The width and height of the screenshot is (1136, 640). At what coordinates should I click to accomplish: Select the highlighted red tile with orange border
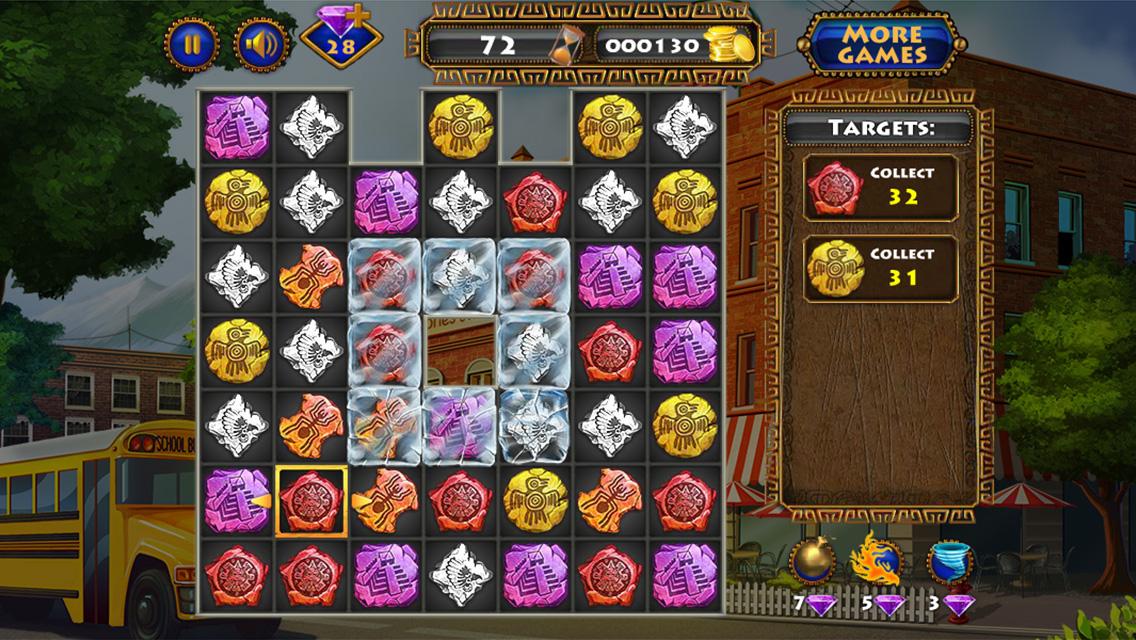(x=311, y=501)
